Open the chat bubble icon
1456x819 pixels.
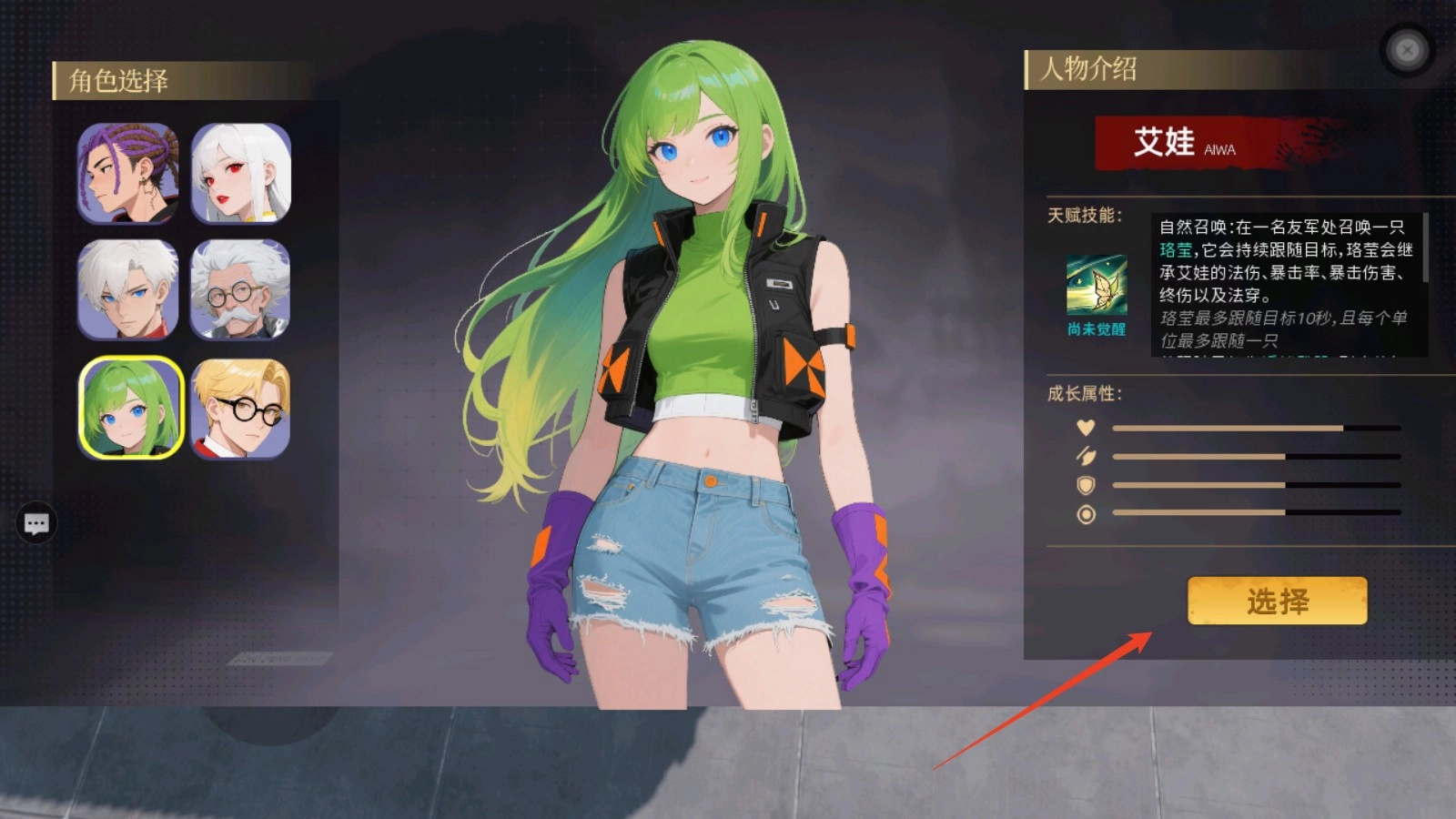pyautogui.click(x=36, y=523)
